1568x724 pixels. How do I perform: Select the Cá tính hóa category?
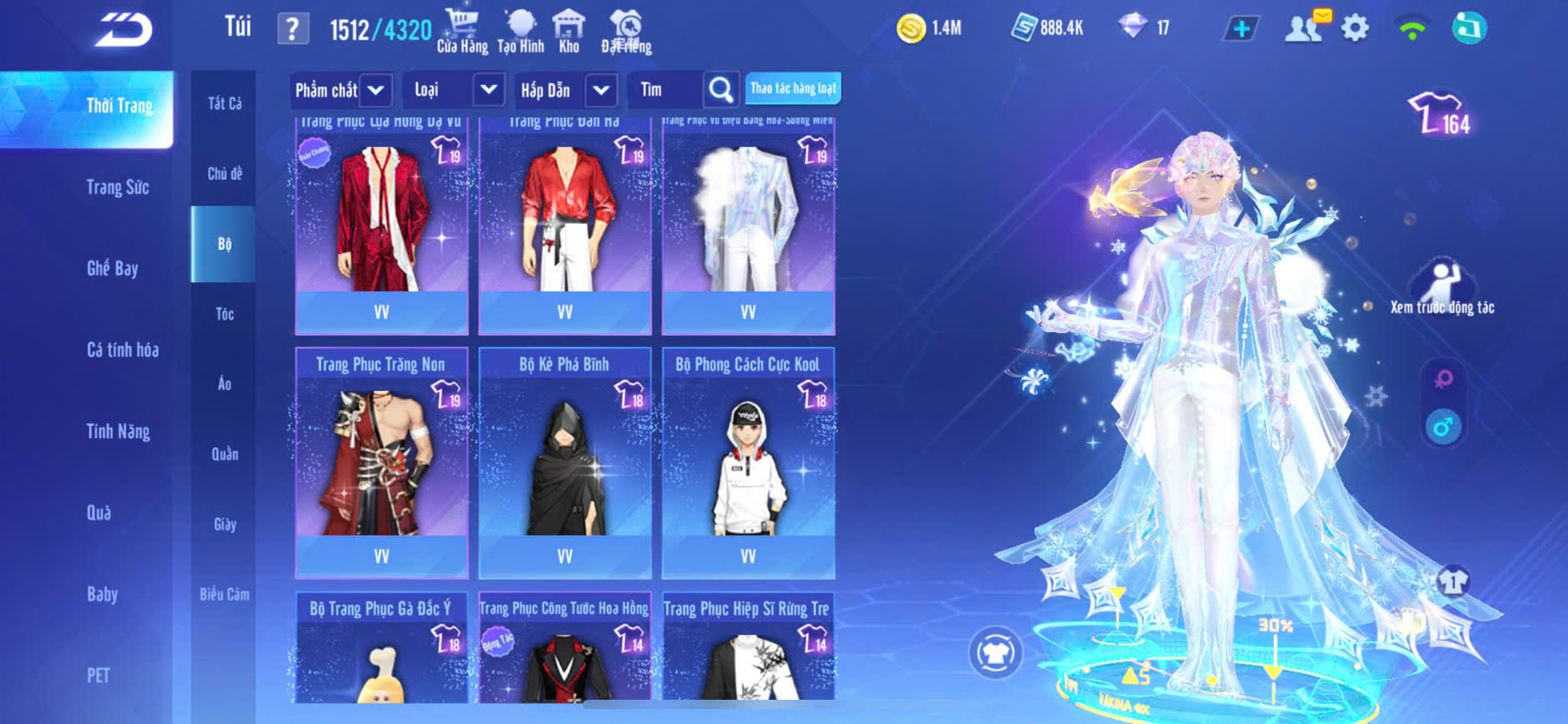(x=122, y=350)
